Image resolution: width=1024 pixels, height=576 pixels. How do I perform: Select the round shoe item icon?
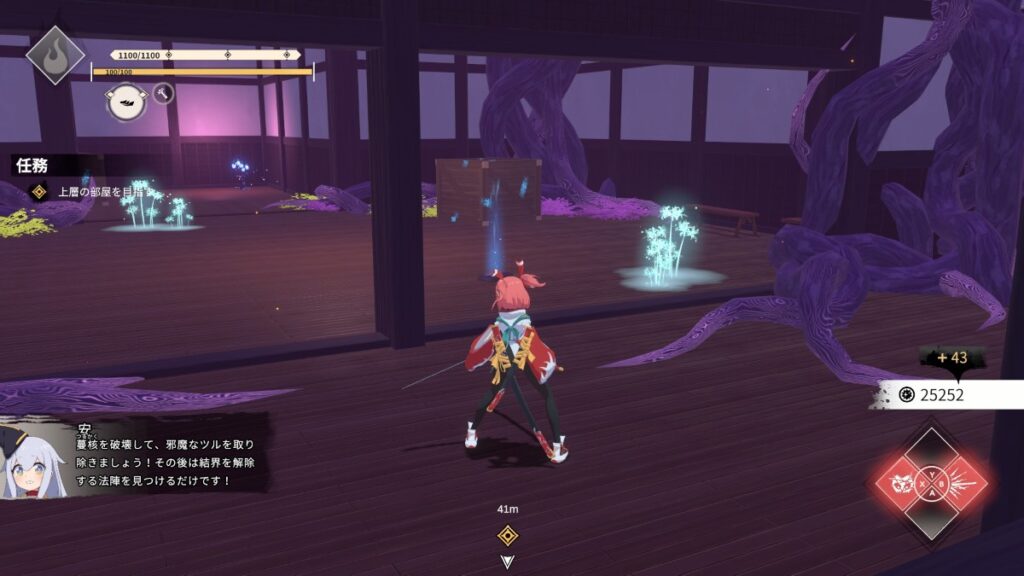[127, 103]
